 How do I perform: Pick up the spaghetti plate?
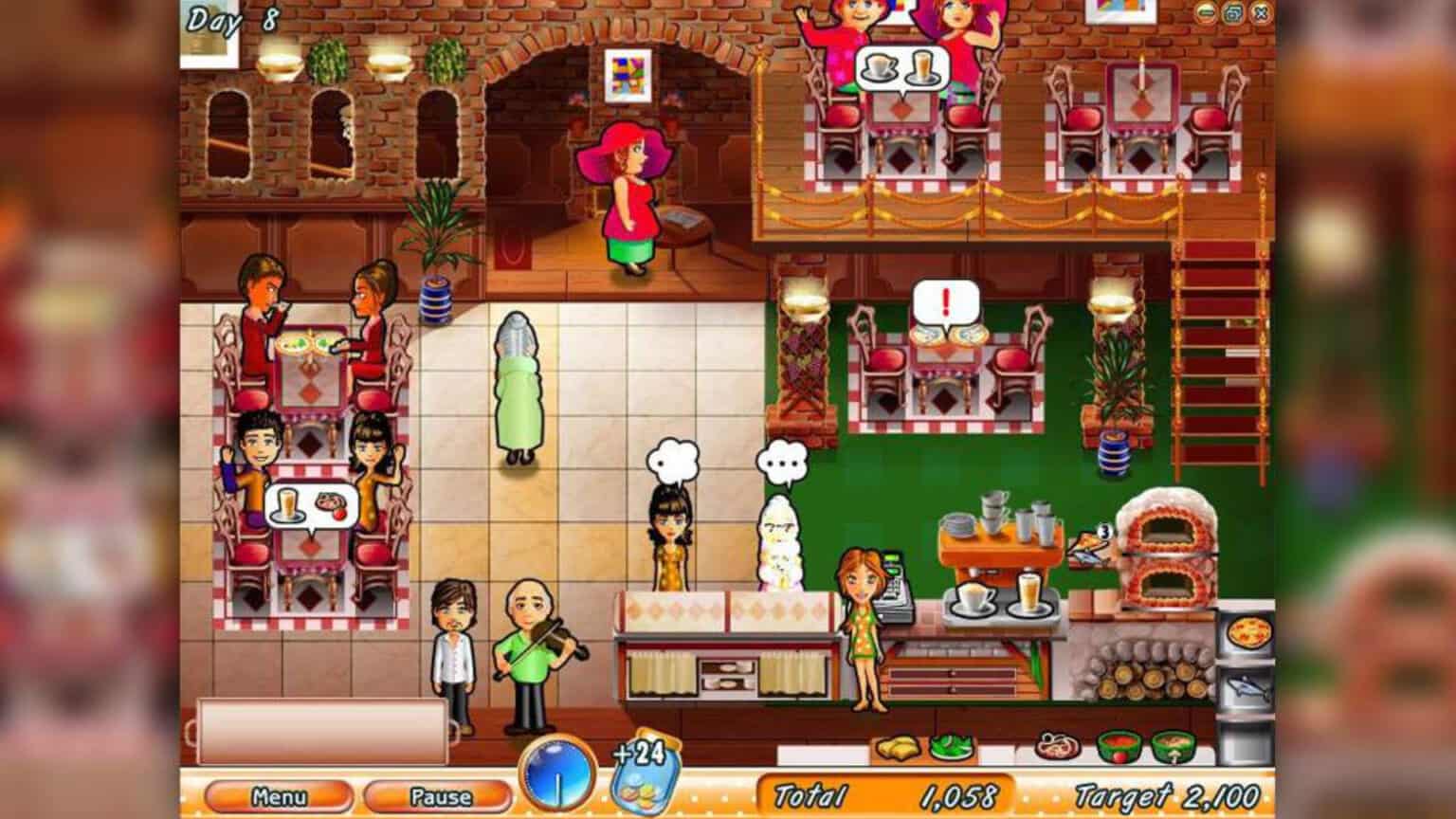click(1058, 747)
